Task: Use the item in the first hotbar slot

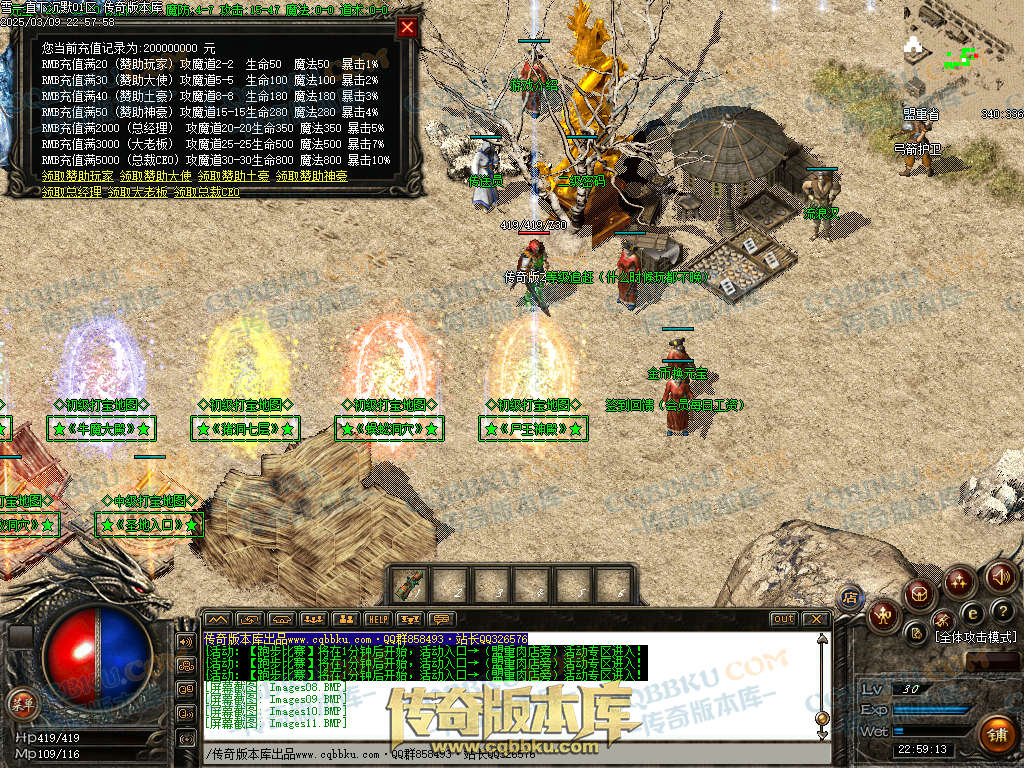Action: click(408, 584)
